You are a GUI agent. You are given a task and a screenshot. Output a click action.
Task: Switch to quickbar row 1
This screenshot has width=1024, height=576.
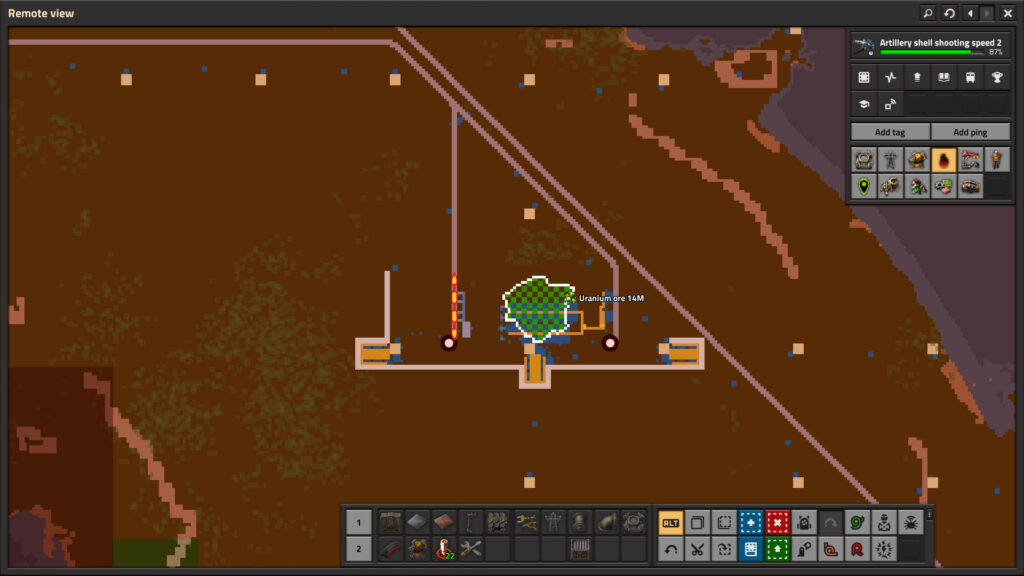coord(359,522)
